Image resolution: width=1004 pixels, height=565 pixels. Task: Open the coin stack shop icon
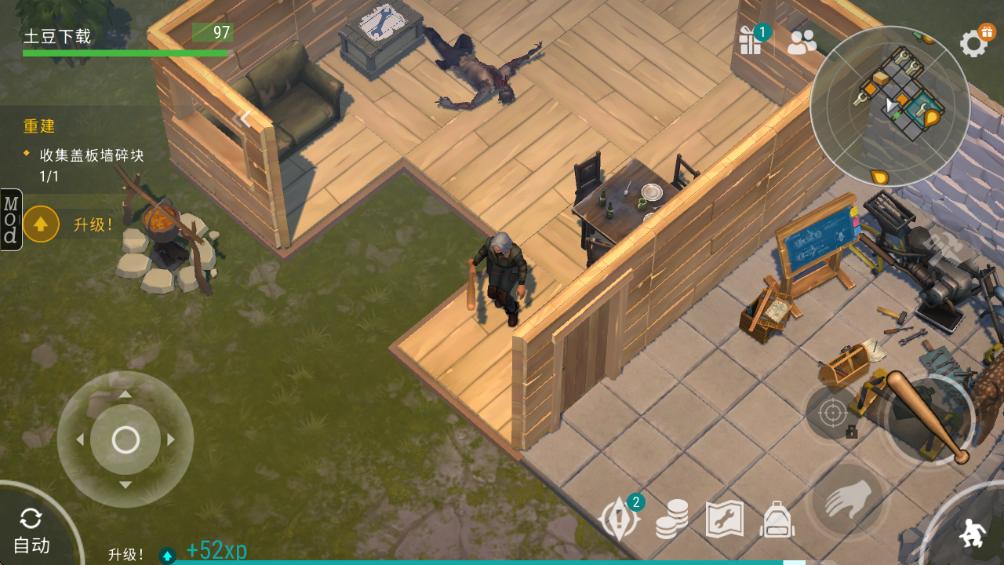coord(671,518)
